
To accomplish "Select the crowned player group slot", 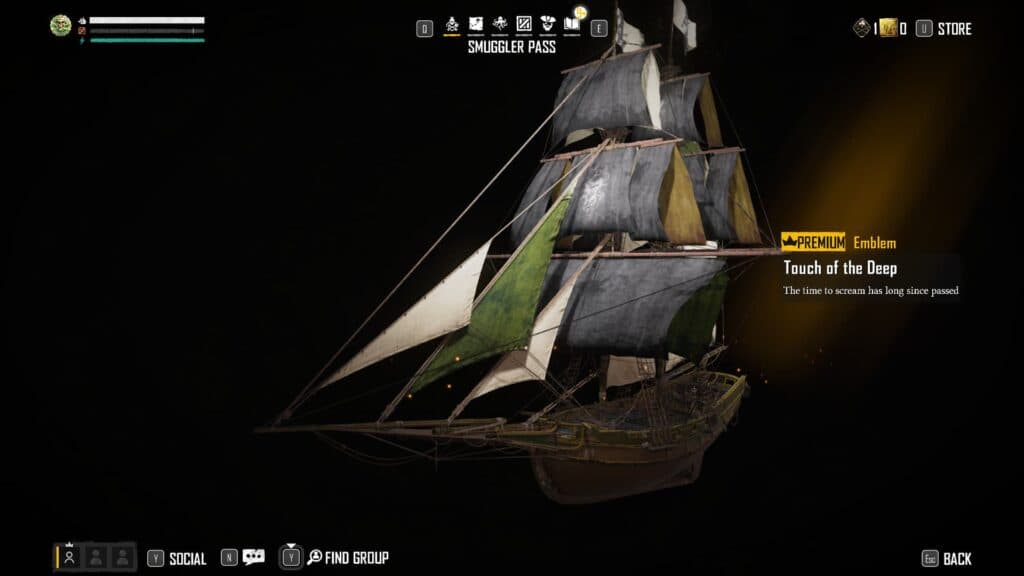I will point(69,556).
